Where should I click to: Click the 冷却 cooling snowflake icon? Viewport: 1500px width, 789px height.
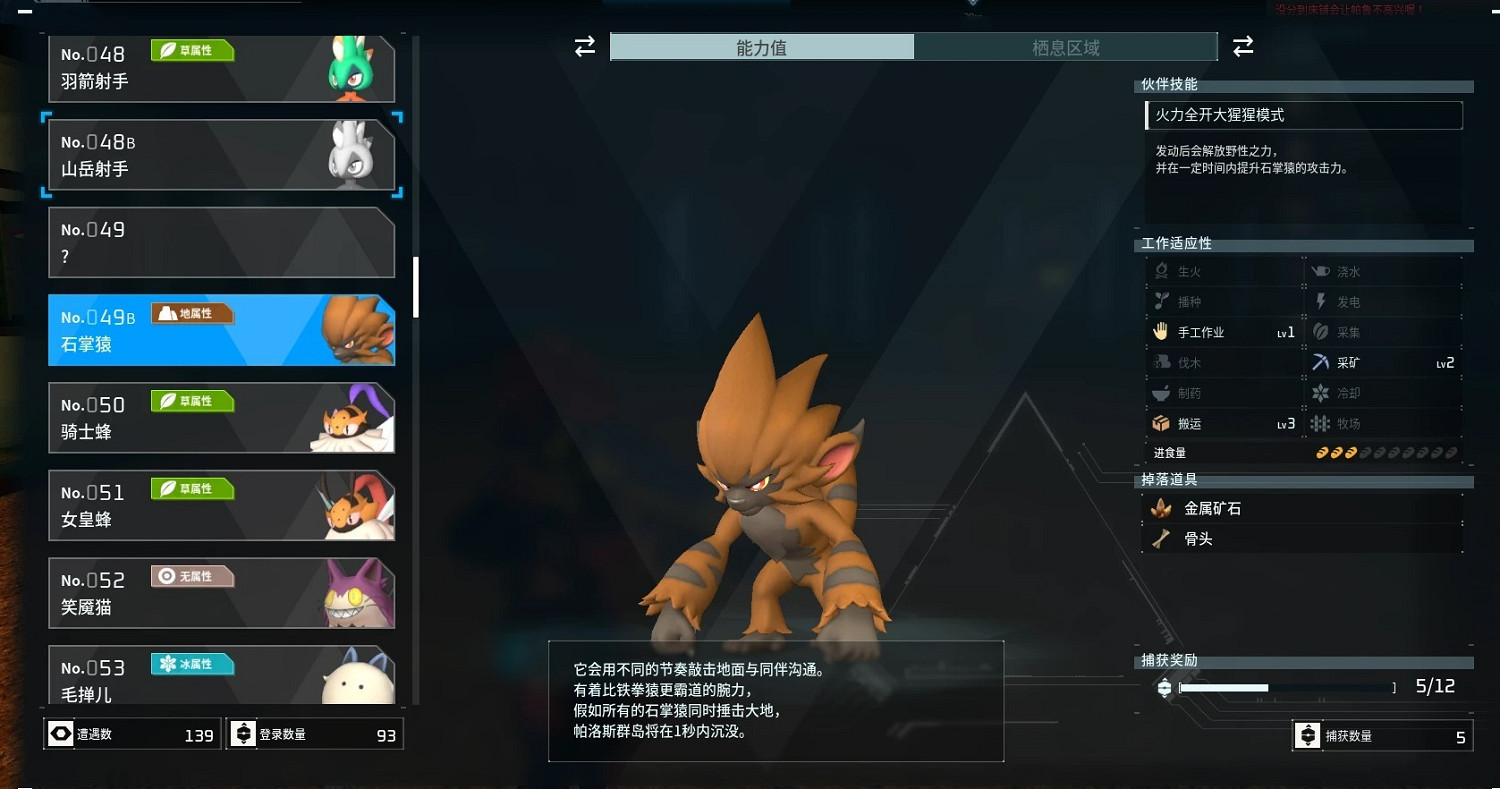coord(1320,392)
